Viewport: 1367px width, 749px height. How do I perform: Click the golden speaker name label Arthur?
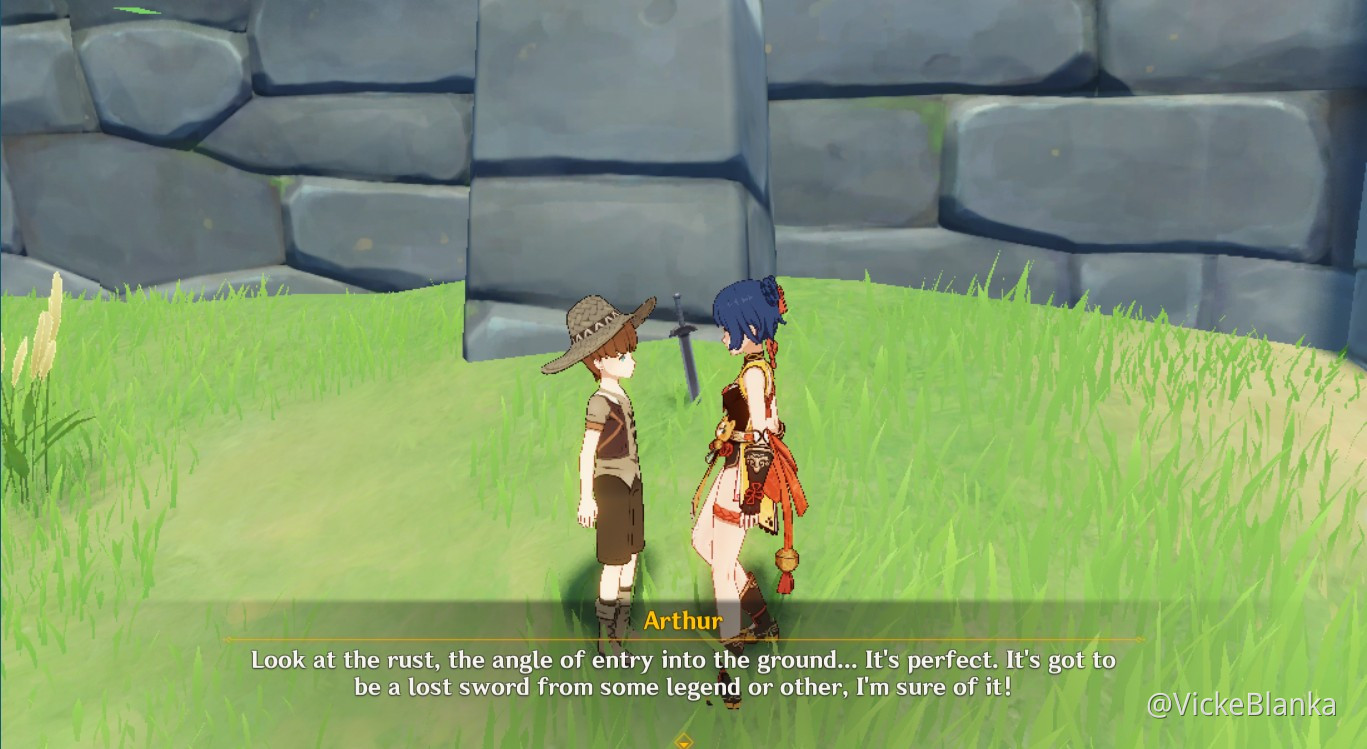pyautogui.click(x=683, y=621)
